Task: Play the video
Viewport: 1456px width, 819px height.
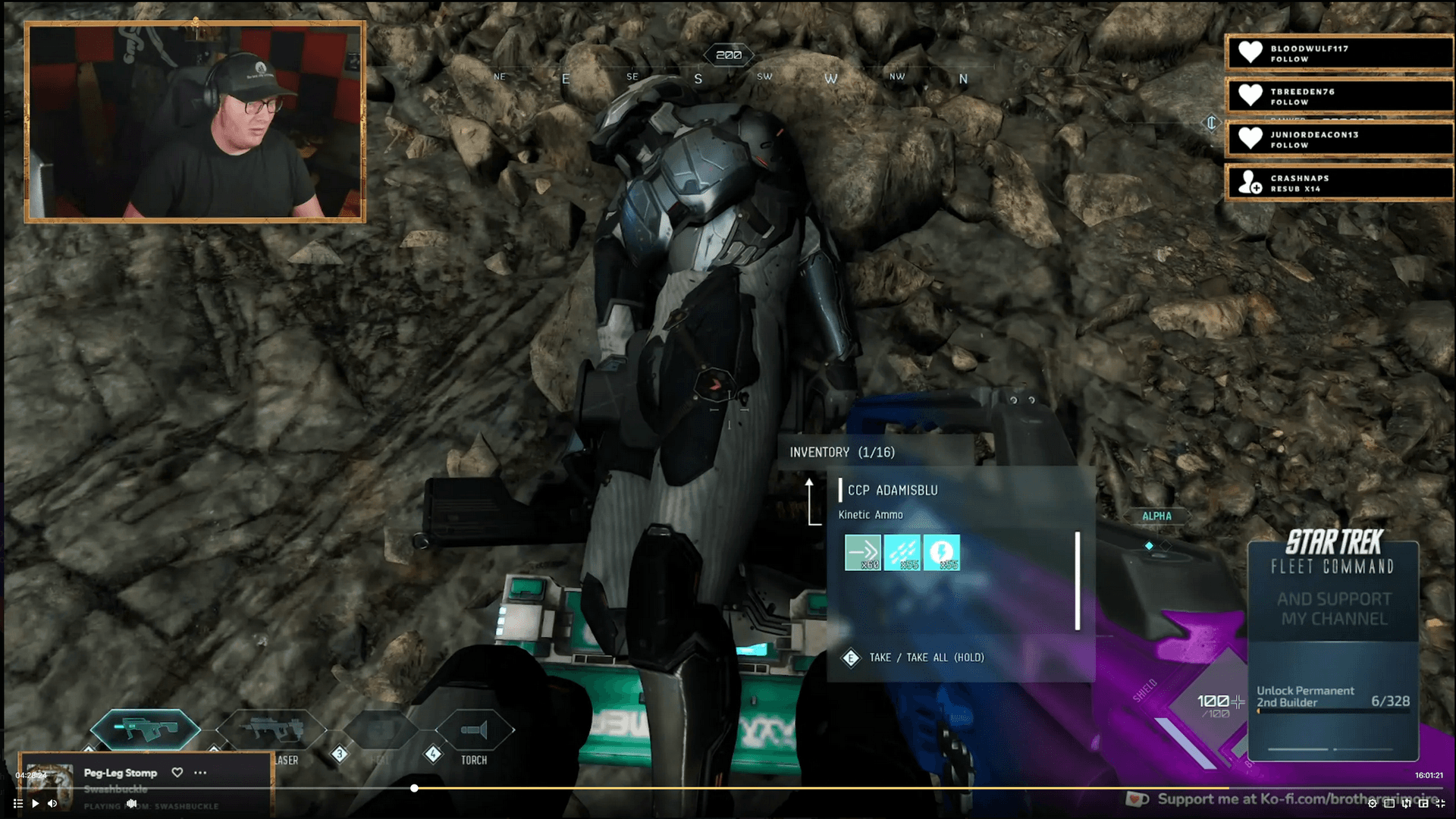Action: 35,804
